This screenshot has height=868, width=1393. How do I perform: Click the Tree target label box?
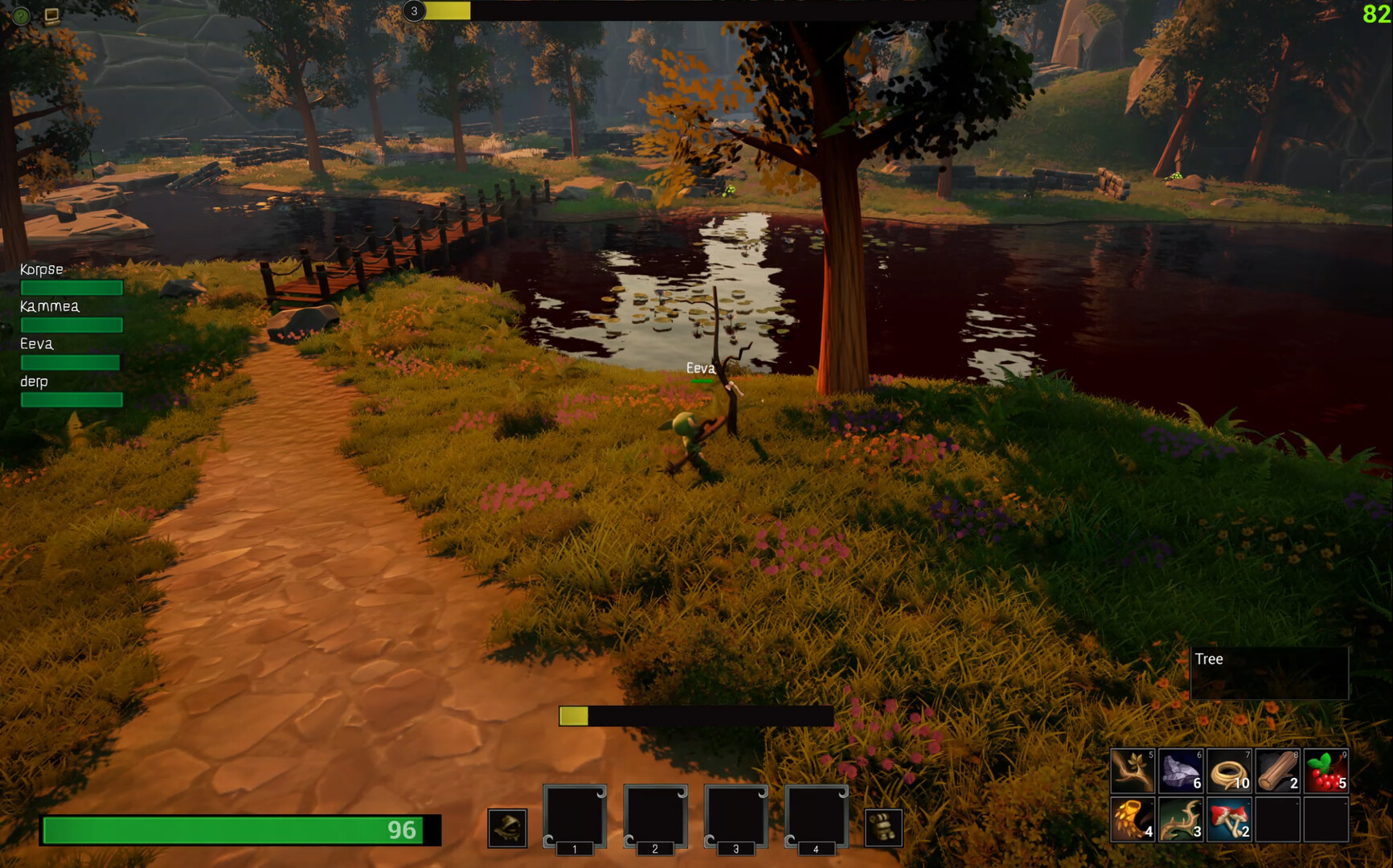coord(1269,671)
